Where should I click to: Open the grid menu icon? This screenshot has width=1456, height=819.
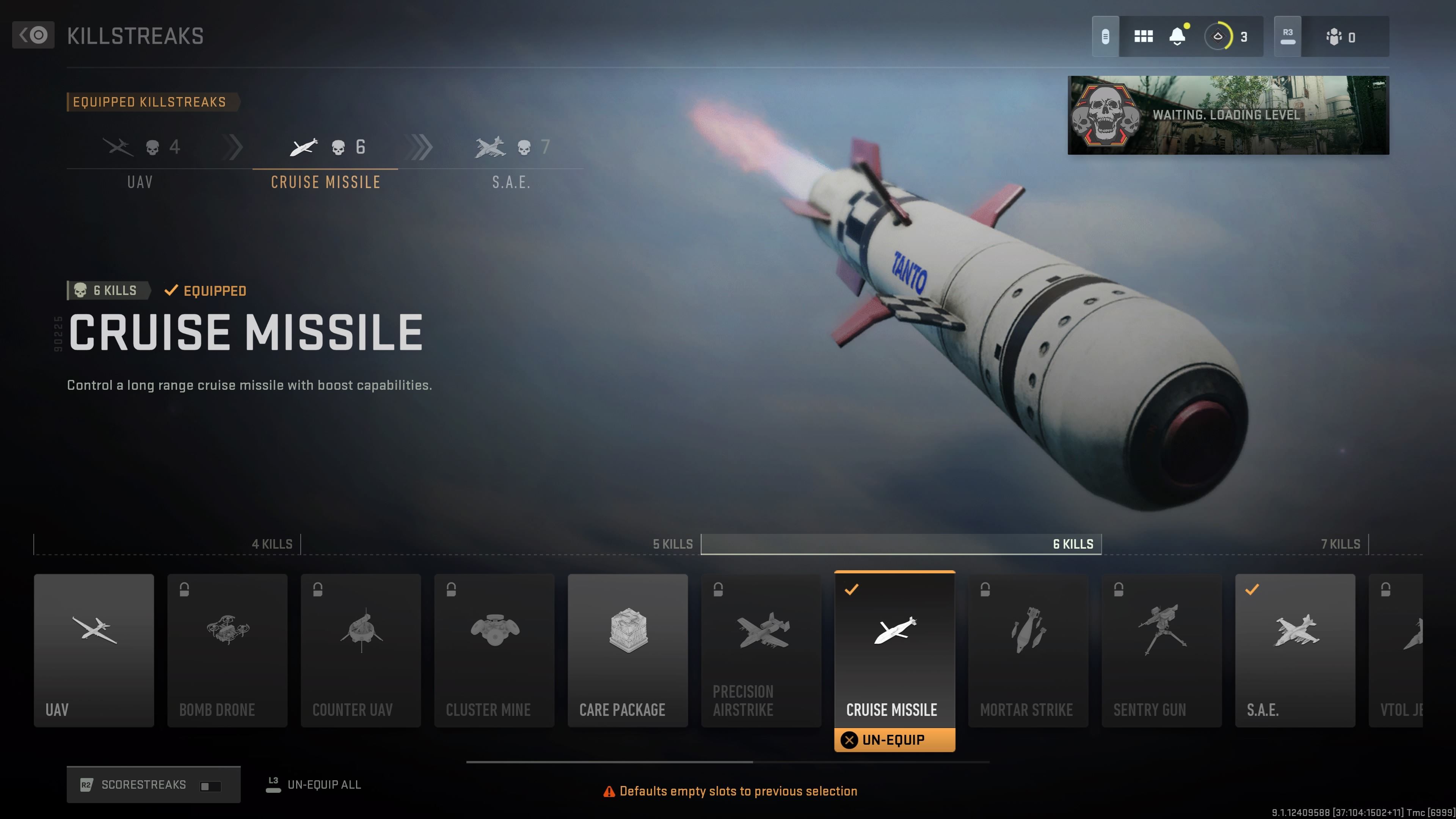pyautogui.click(x=1143, y=37)
